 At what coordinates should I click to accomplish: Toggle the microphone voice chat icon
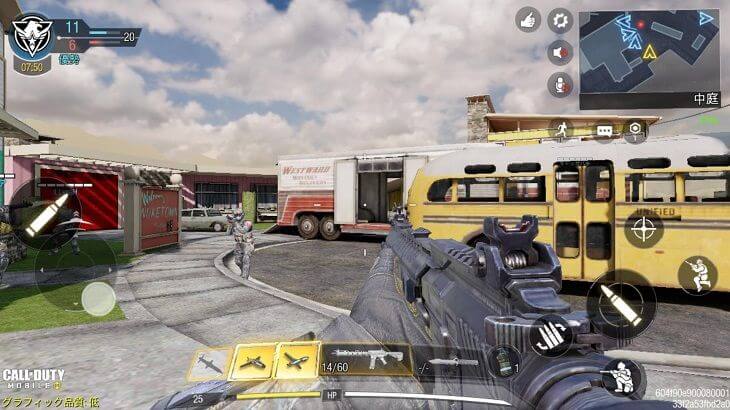[x=560, y=84]
